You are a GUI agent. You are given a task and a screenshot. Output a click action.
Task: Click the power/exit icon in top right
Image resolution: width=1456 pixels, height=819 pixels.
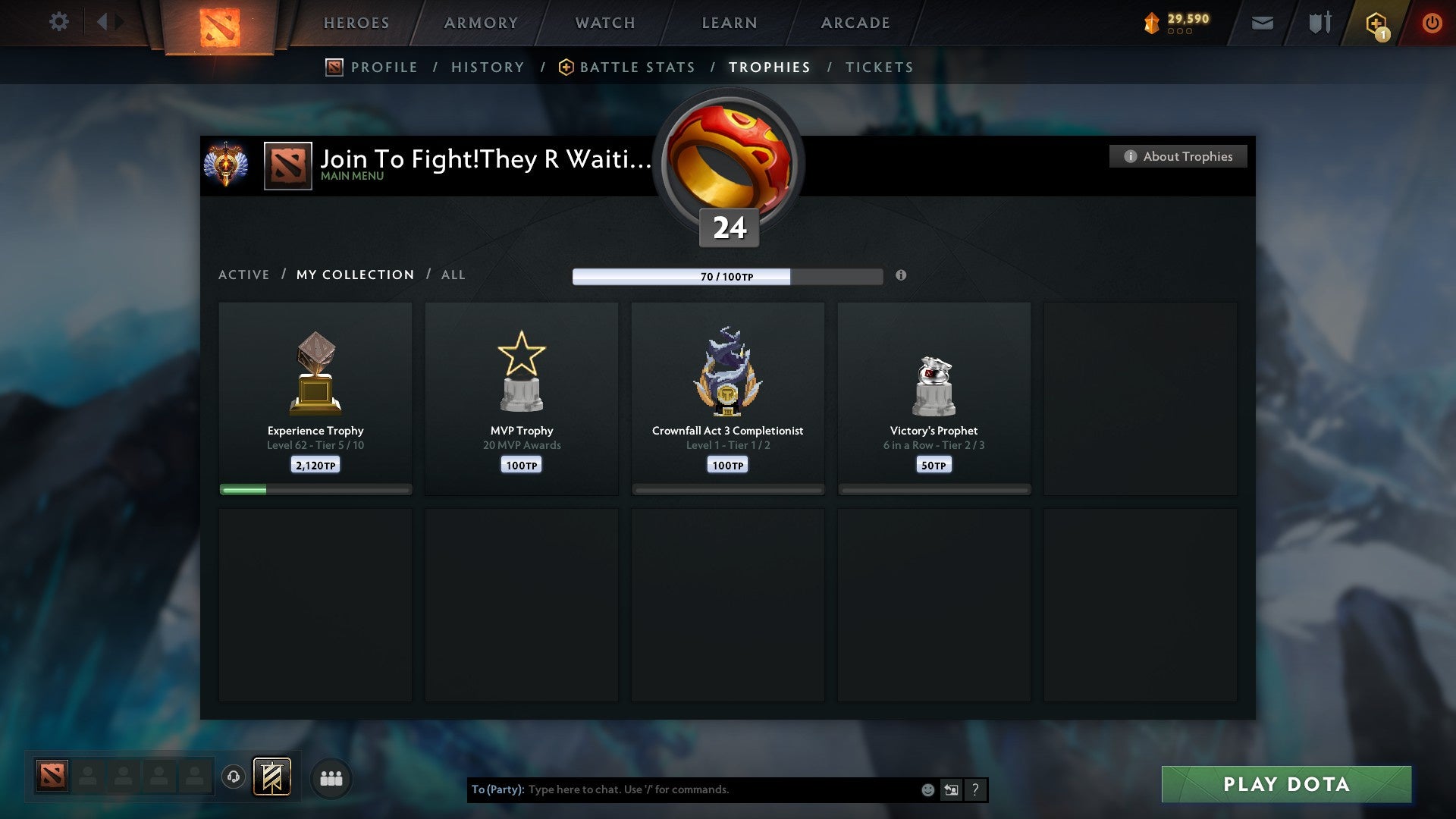pos(1432,23)
